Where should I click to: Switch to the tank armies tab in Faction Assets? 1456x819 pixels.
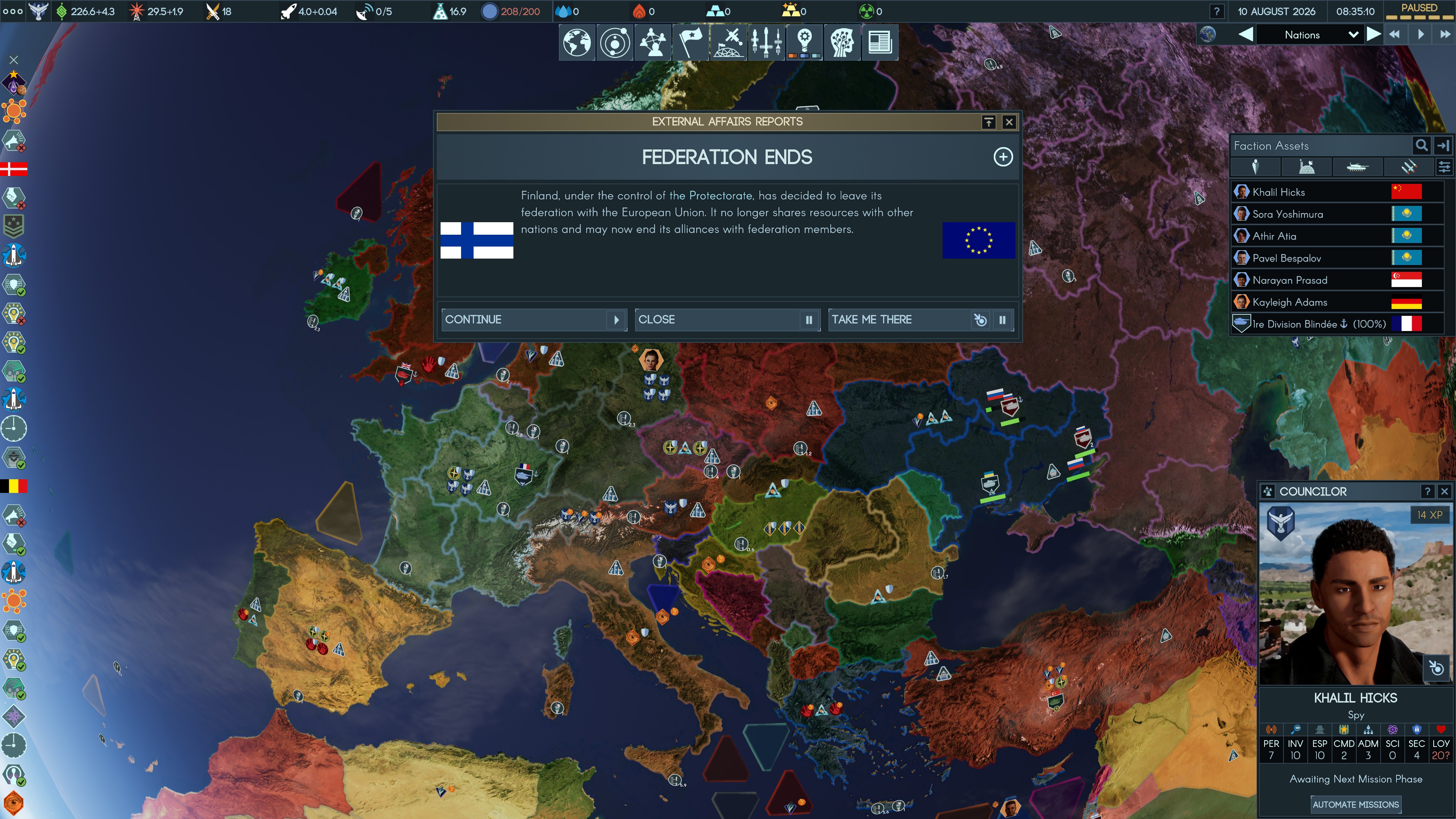point(1357,167)
